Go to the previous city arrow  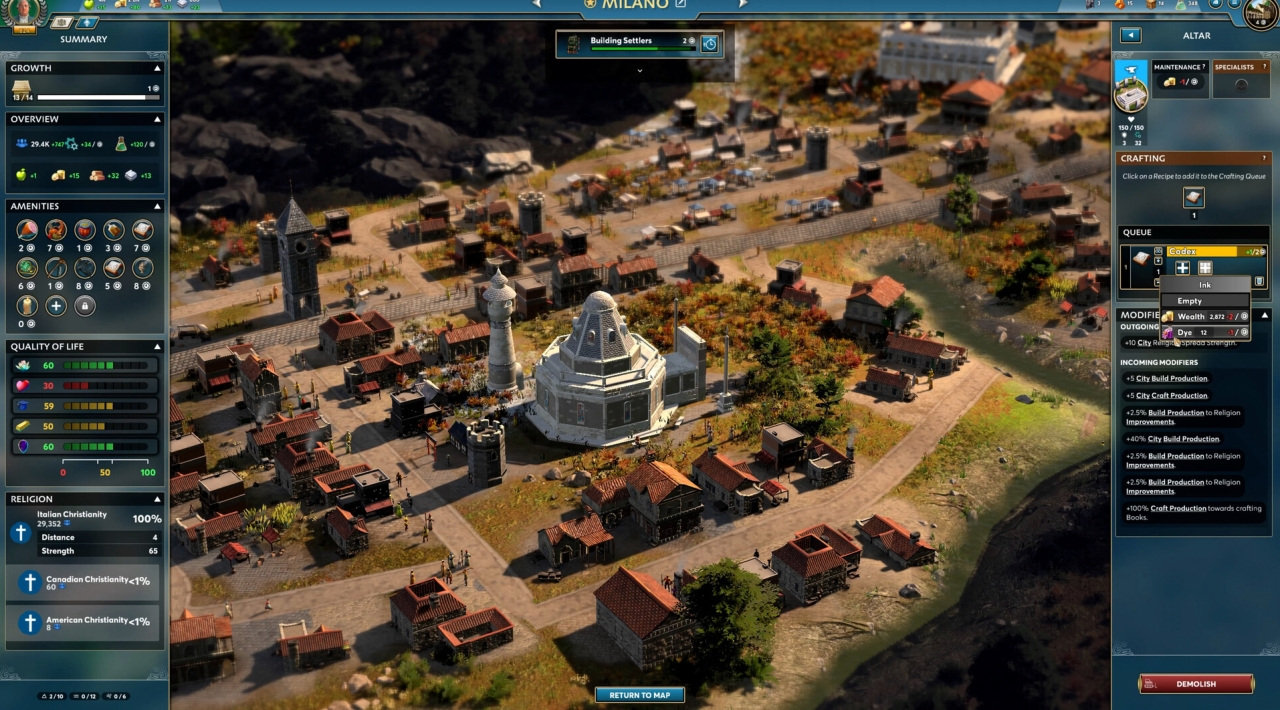(537, 4)
